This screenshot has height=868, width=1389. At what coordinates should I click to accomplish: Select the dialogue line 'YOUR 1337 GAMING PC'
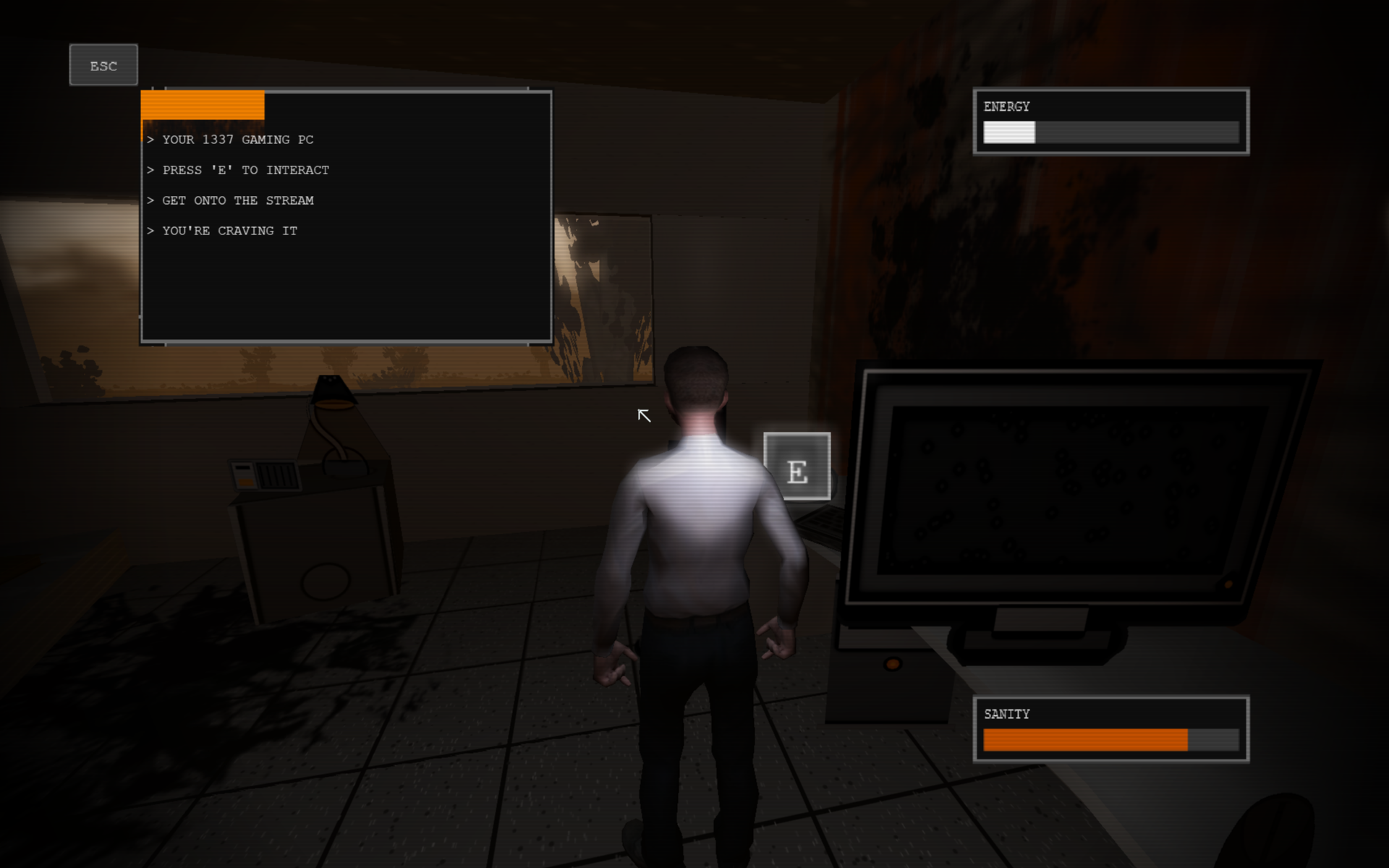point(231,140)
